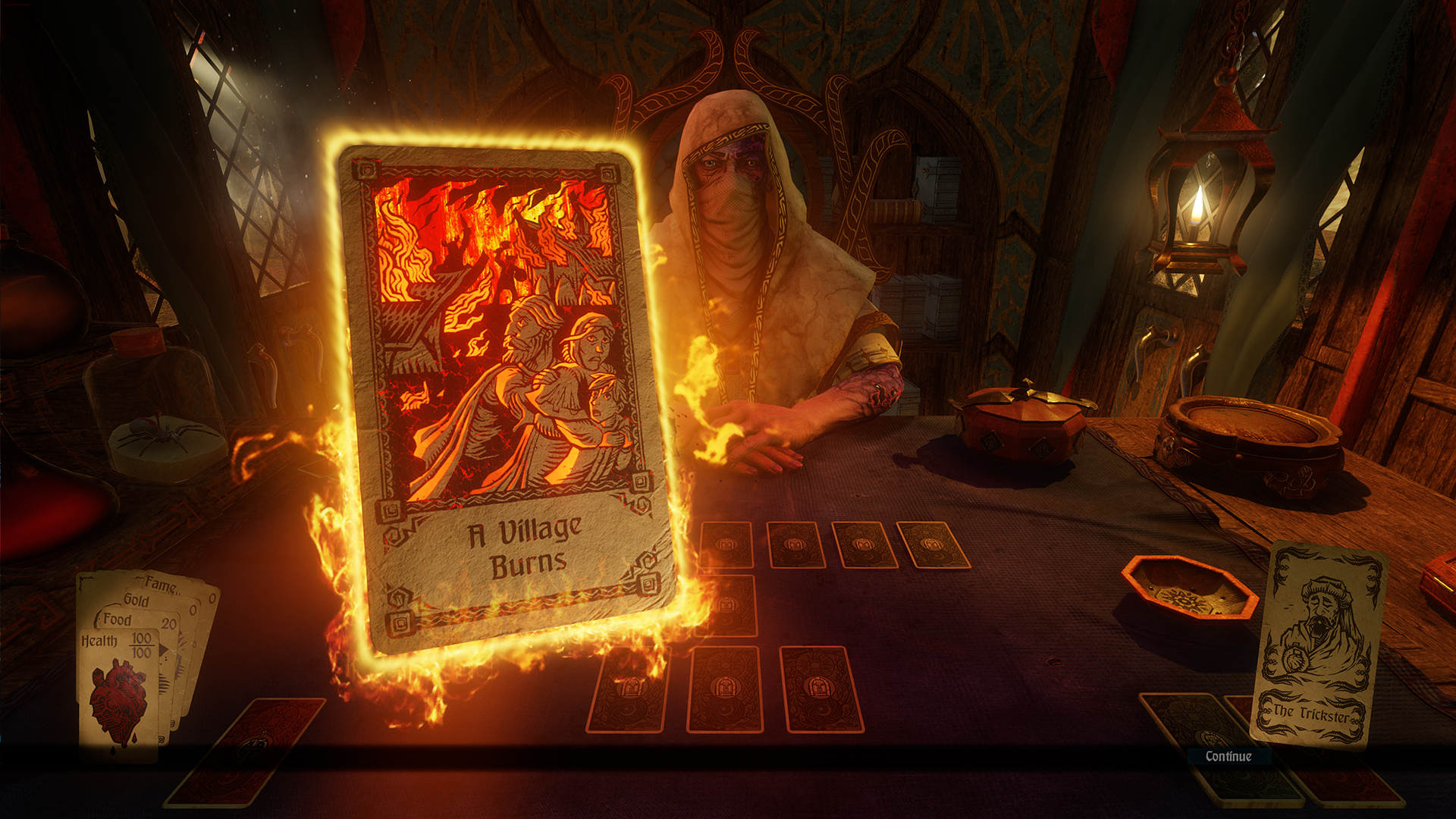The width and height of the screenshot is (1456, 819).
Task: Click the Continue button
Action: 1228,756
